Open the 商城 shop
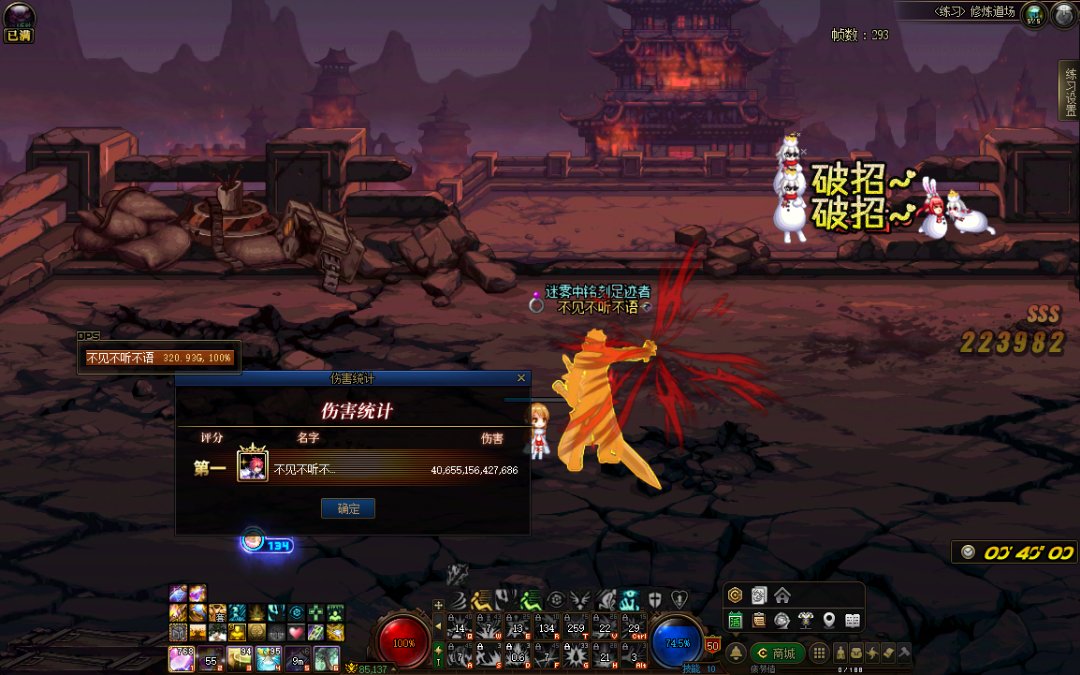The image size is (1080, 675). (777, 653)
